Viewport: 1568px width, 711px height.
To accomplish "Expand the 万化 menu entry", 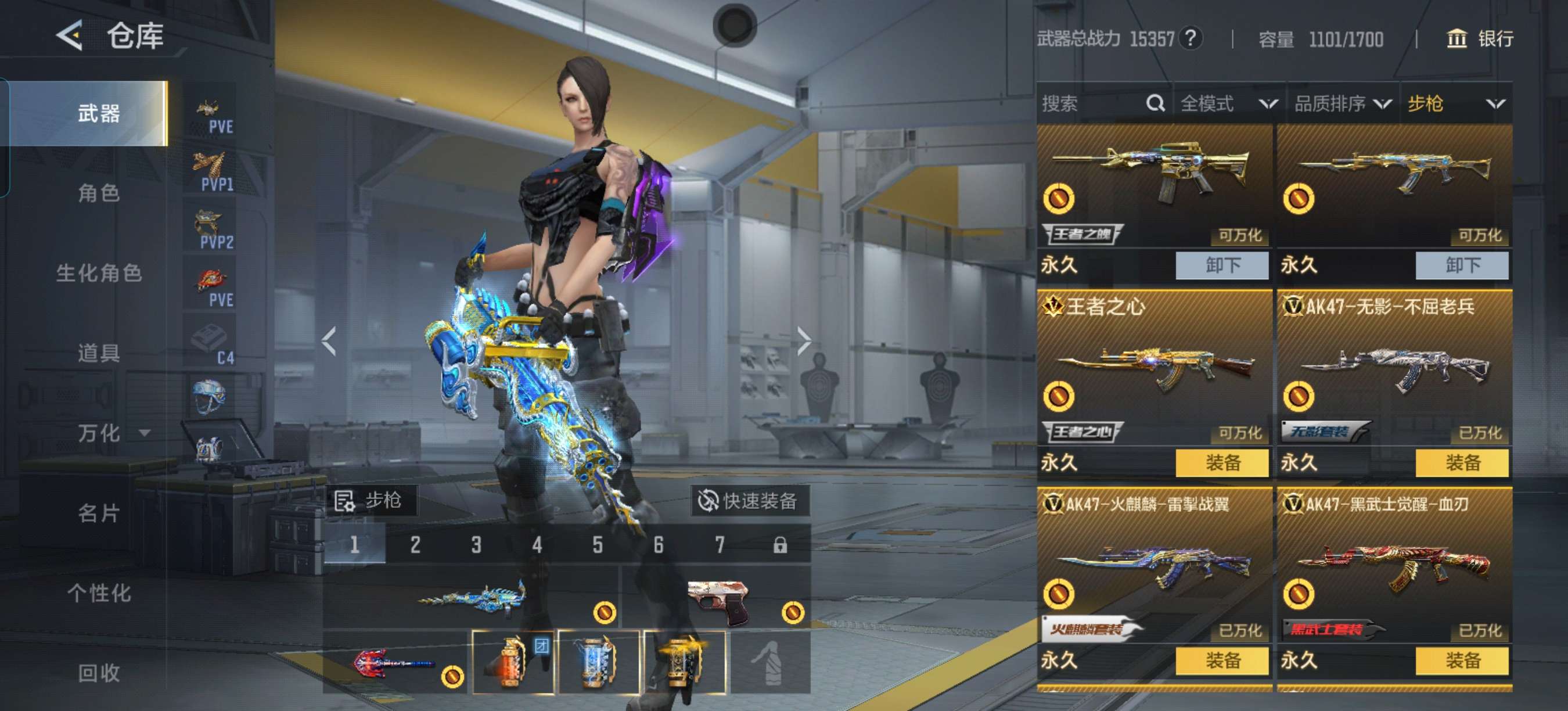I will pos(113,433).
